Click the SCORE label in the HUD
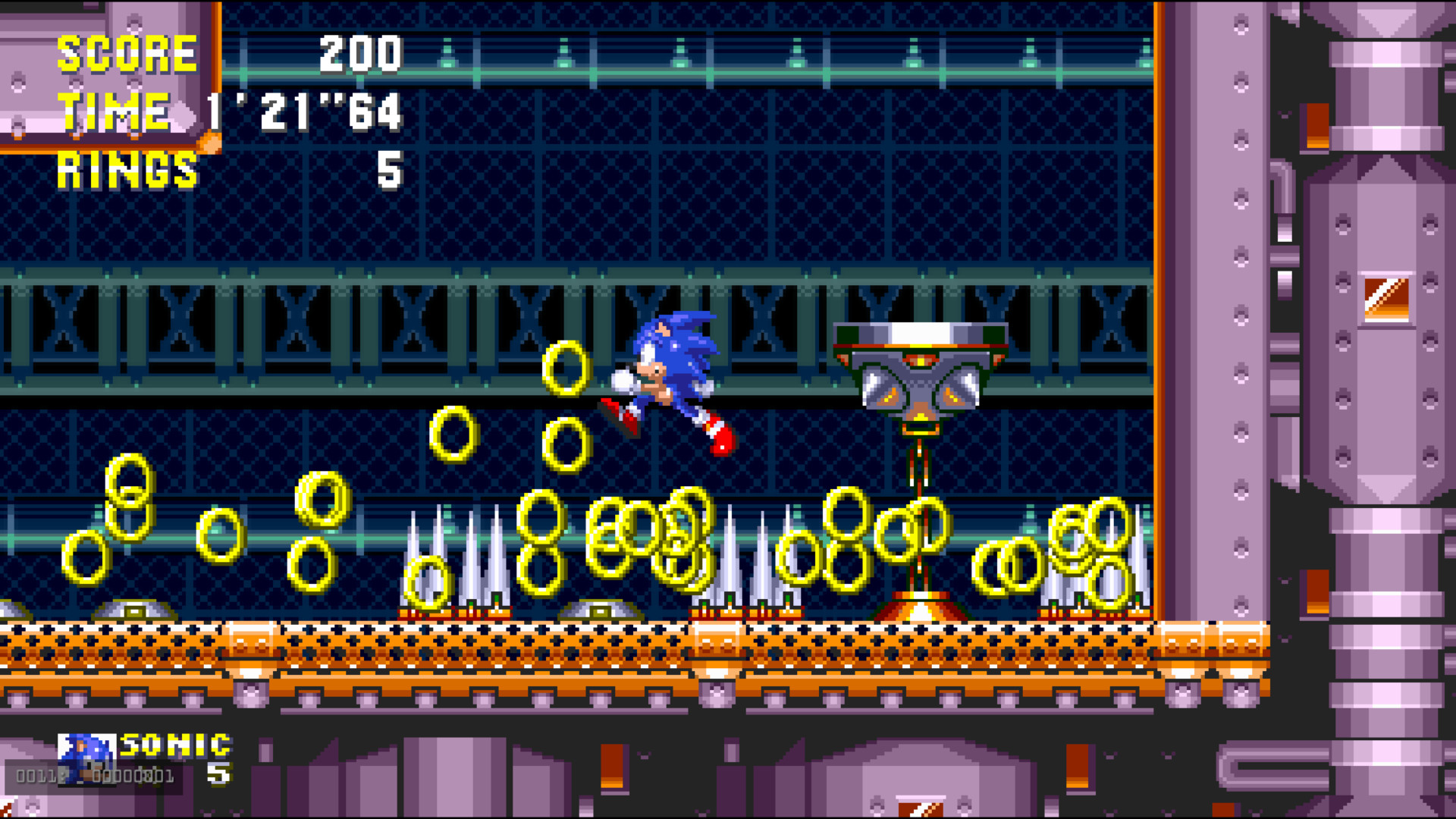This screenshot has height=819, width=1456. [x=129, y=52]
